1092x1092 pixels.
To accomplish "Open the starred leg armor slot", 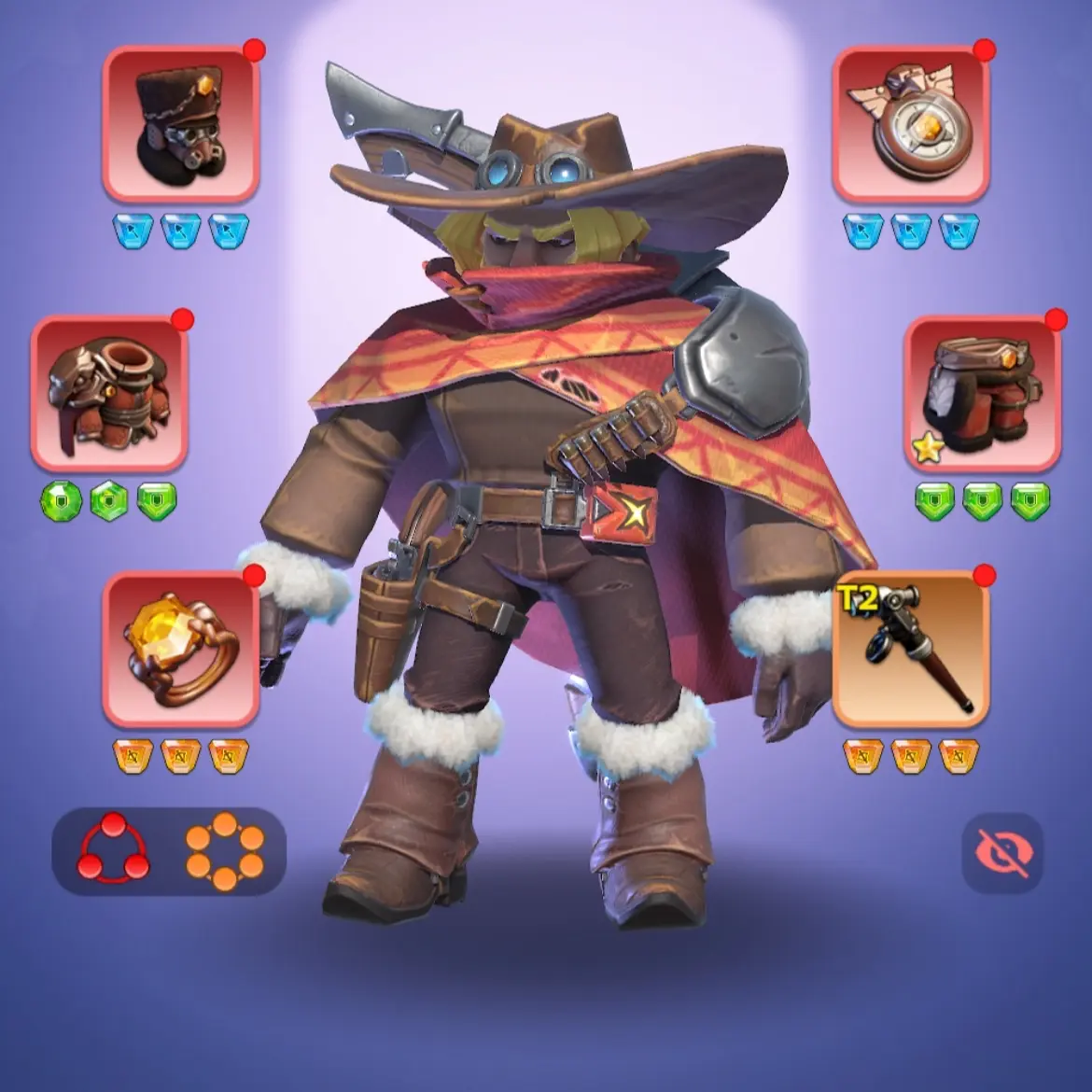I will click(x=982, y=393).
